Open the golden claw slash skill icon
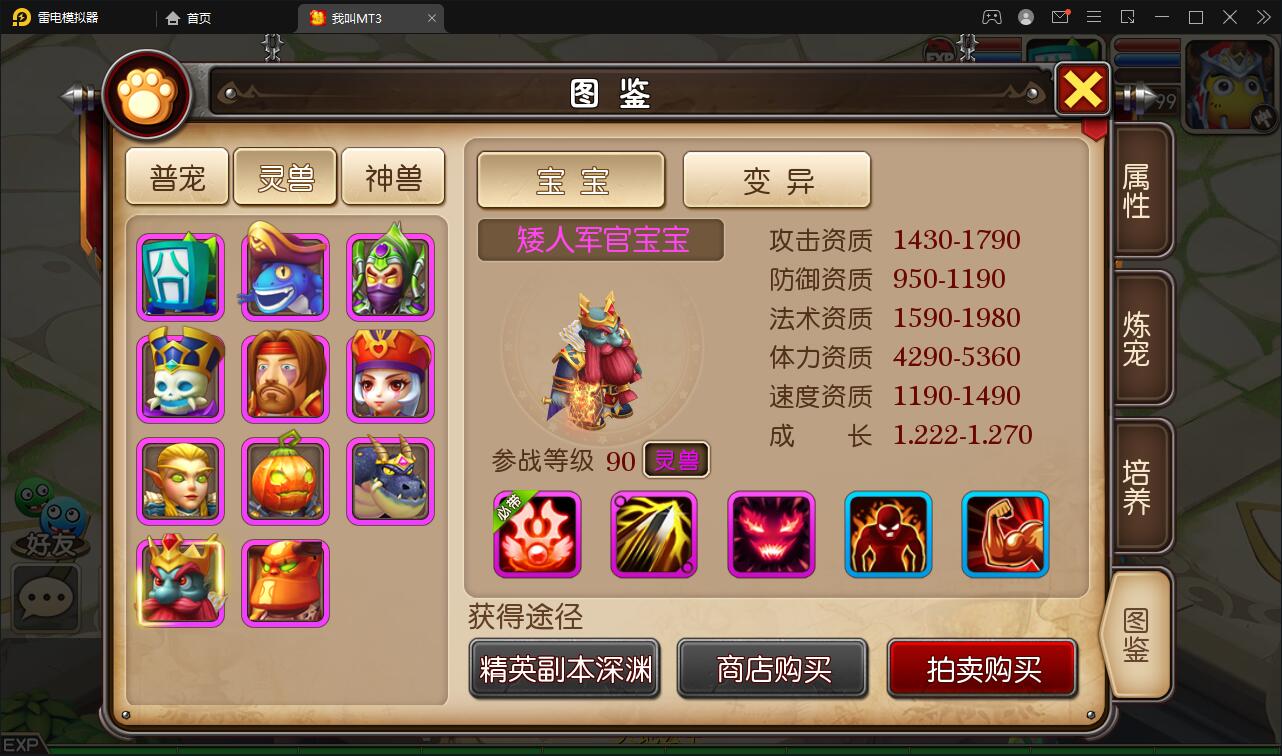Viewport: 1282px width, 756px height. click(x=653, y=535)
